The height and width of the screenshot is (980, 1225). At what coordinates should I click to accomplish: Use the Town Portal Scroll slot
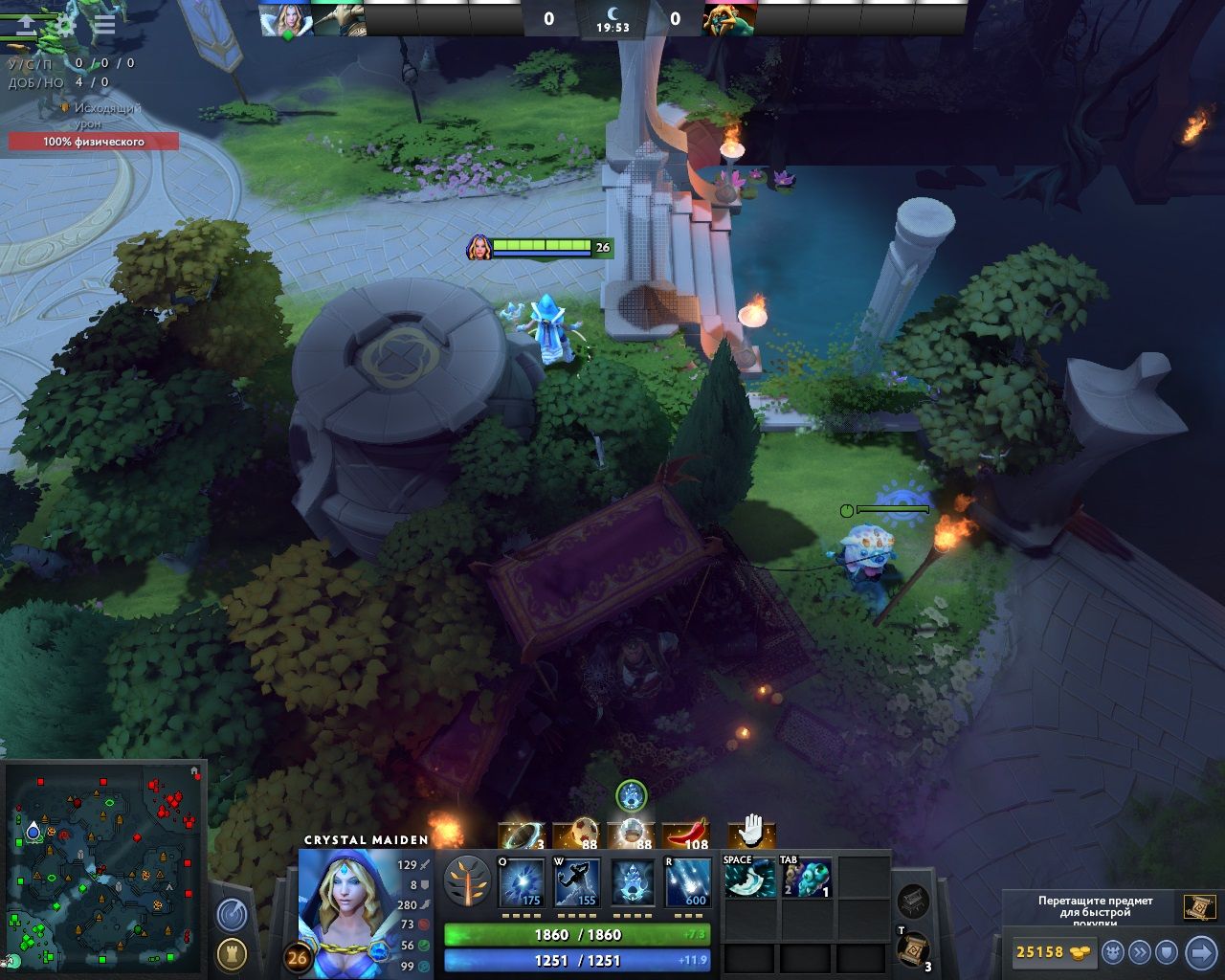click(913, 948)
